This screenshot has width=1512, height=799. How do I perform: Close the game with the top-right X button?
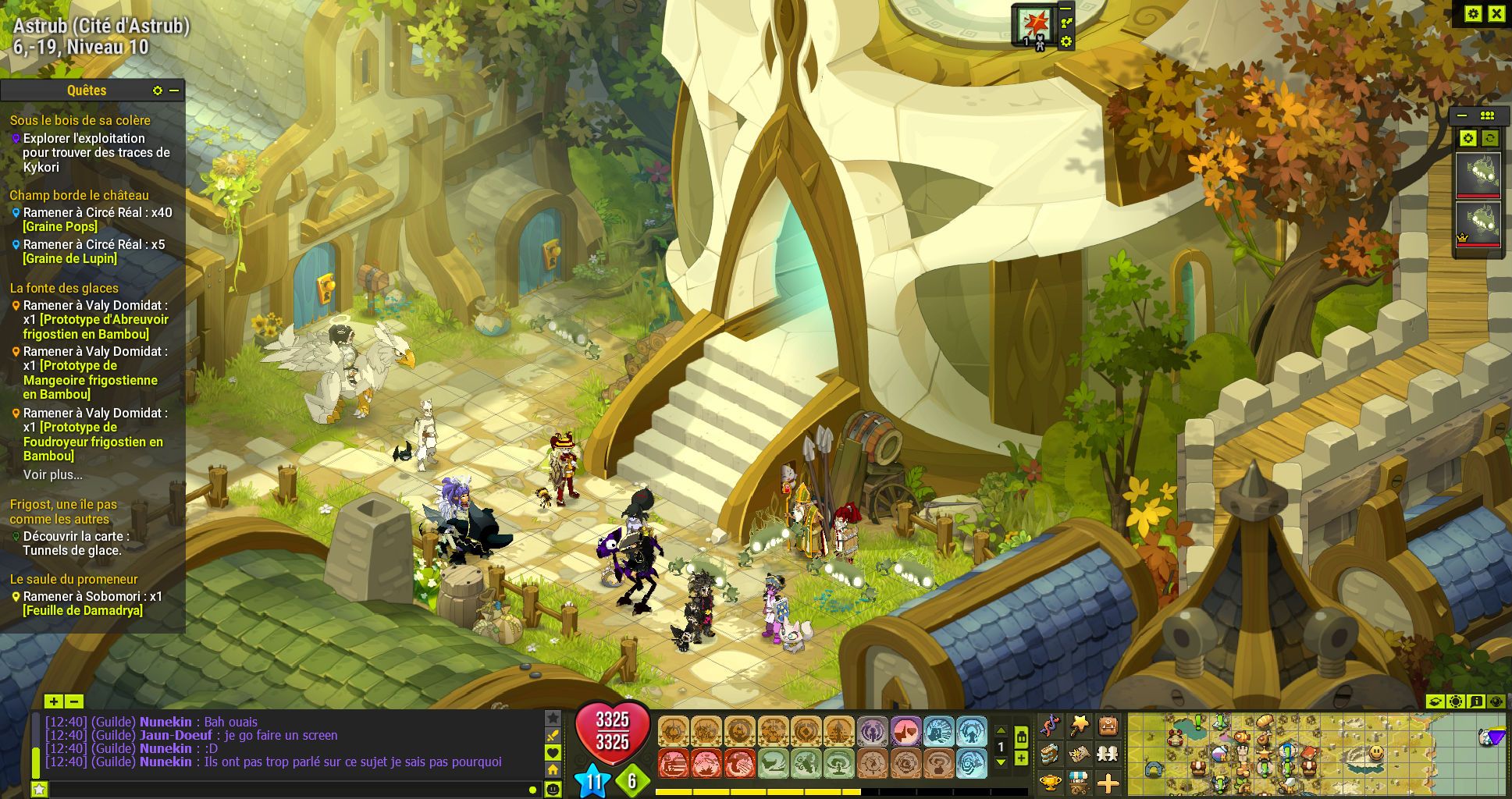(x=1496, y=13)
